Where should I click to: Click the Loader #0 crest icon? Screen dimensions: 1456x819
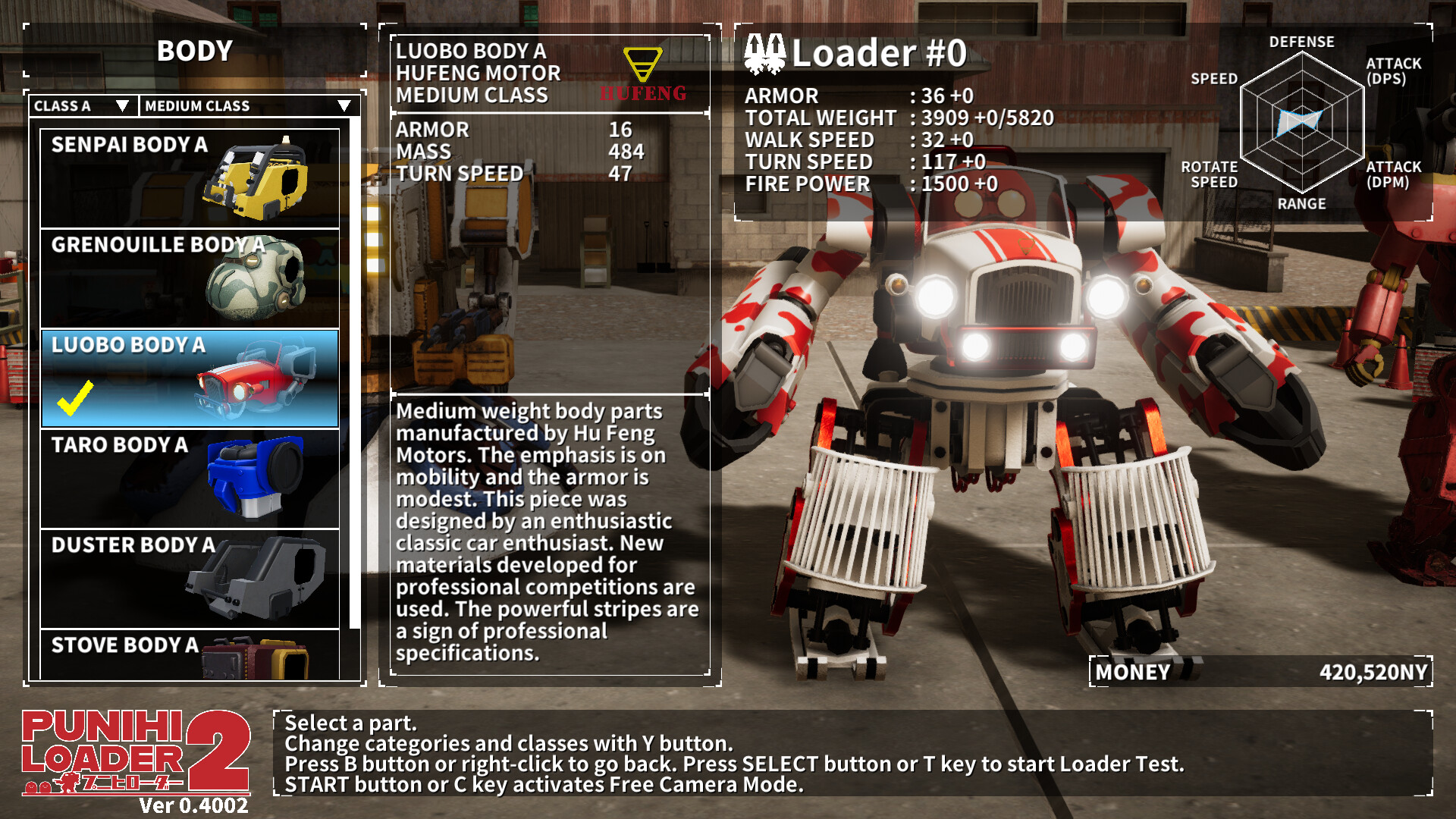766,55
